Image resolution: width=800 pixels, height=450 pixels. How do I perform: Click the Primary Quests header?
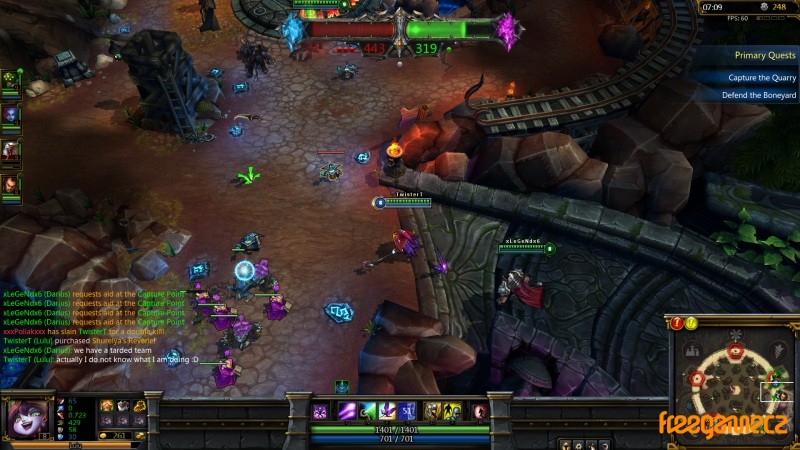[764, 56]
